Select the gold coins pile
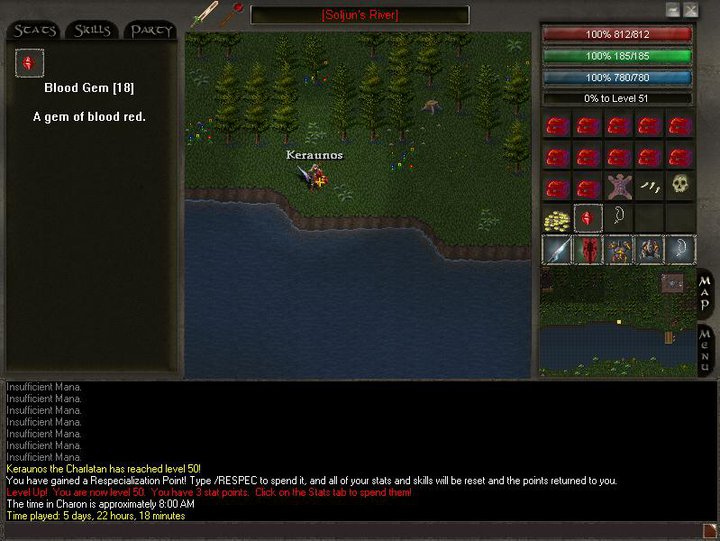This screenshot has height=541, width=720. click(557, 217)
